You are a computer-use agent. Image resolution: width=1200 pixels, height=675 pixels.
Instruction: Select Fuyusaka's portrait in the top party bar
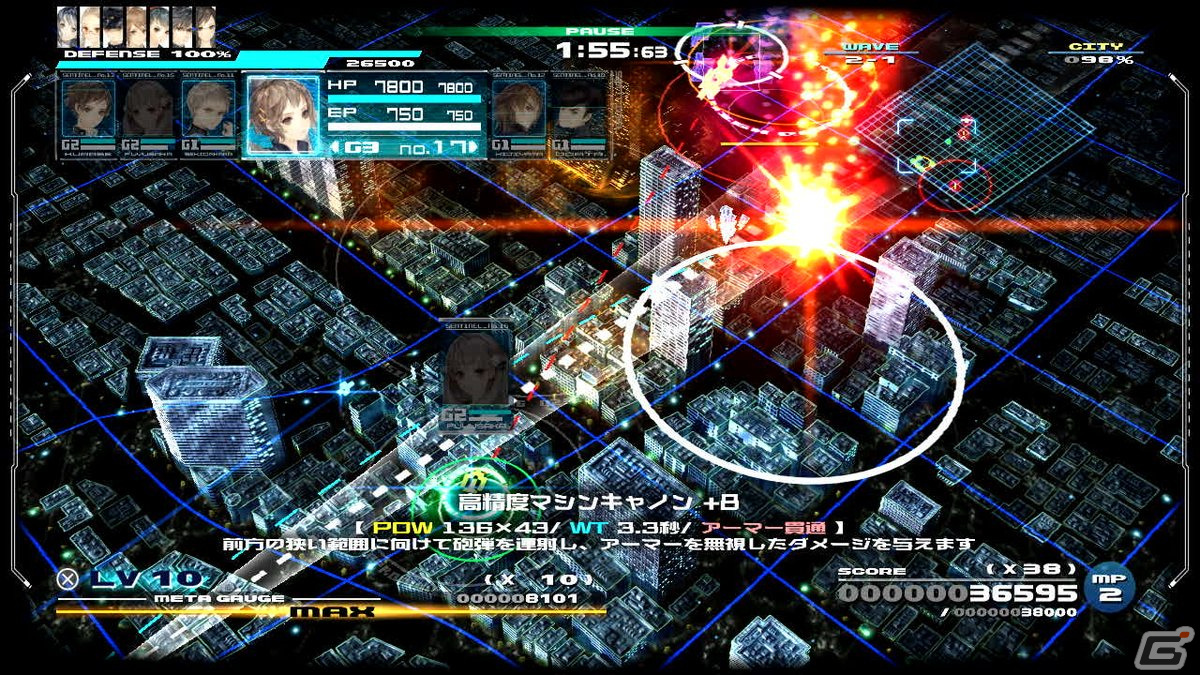148,114
